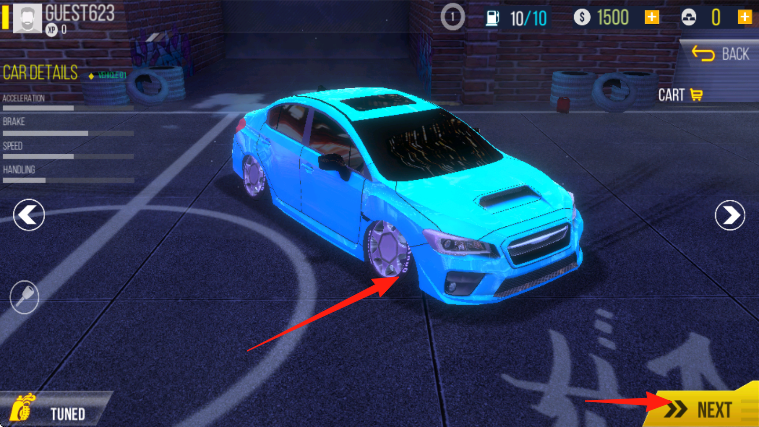Show the previous car with left arrow
Screen dimensions: 759x427
click(29, 214)
